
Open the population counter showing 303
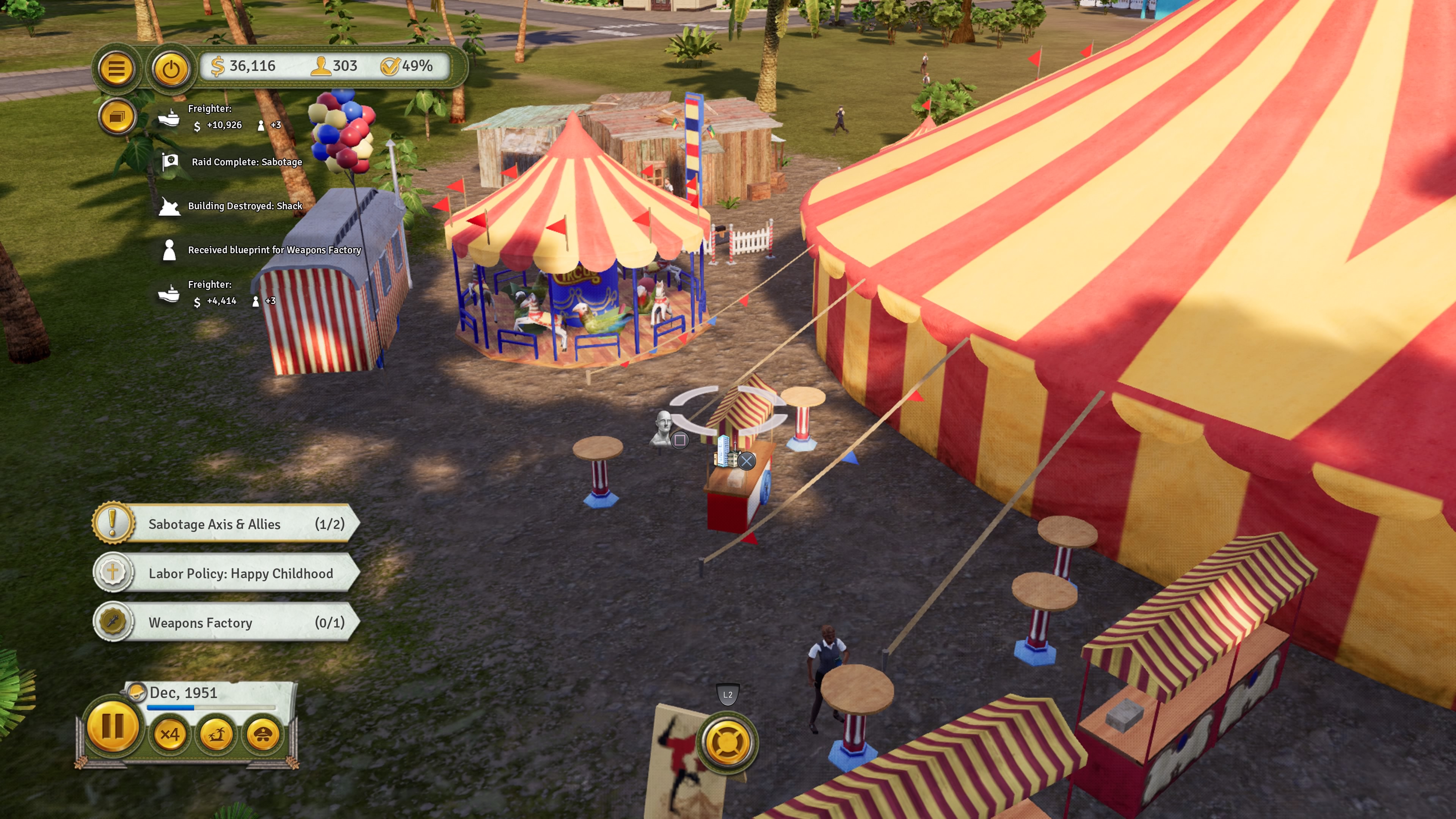click(334, 66)
